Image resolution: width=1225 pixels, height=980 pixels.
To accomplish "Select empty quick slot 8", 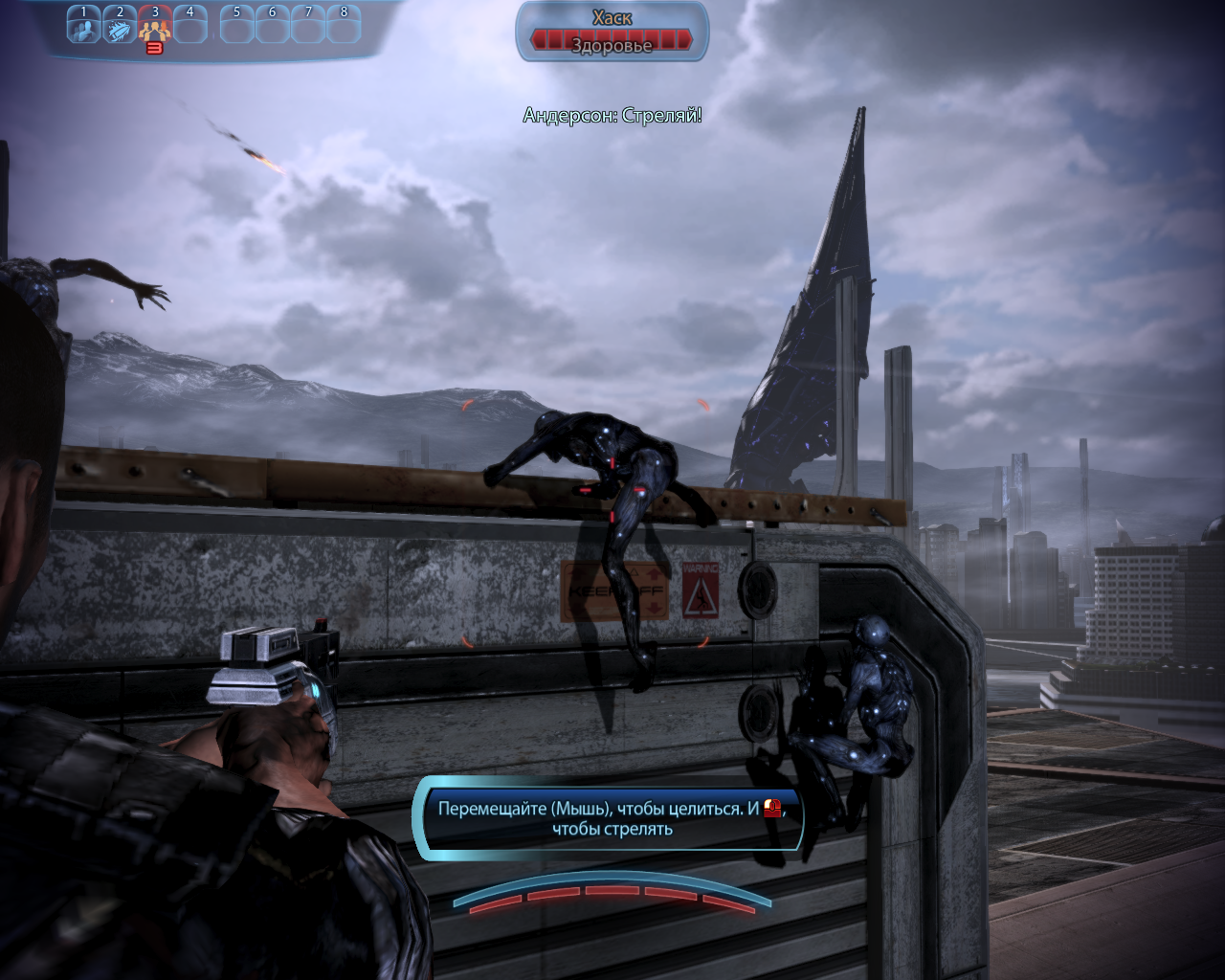I will (x=344, y=26).
